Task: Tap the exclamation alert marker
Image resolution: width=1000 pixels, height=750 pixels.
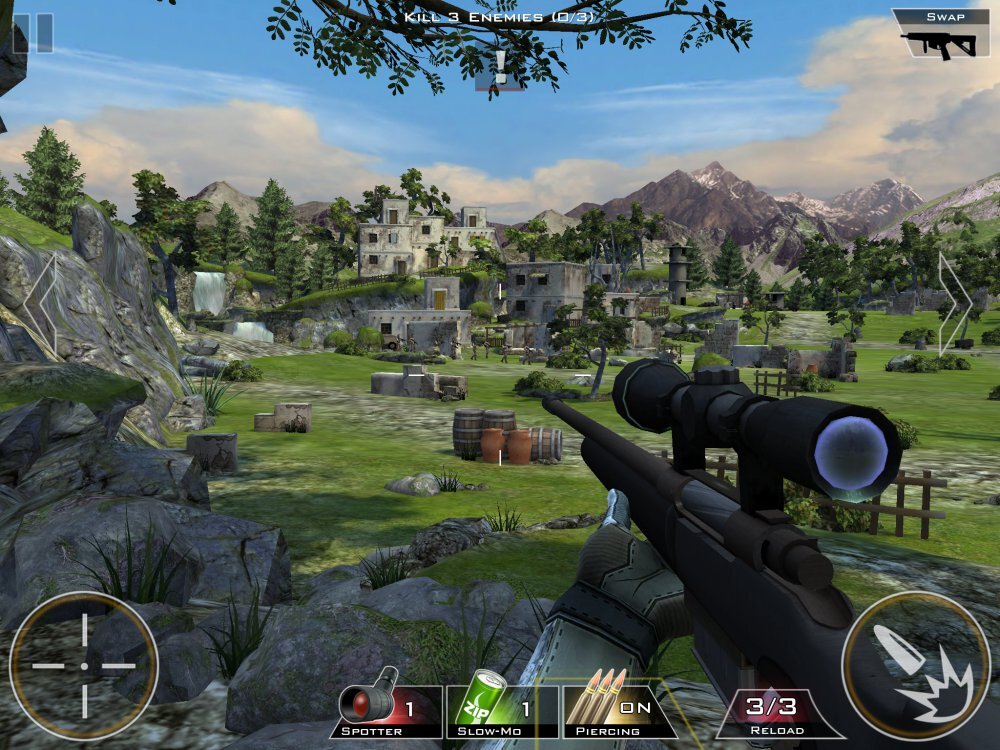Action: click(x=500, y=68)
